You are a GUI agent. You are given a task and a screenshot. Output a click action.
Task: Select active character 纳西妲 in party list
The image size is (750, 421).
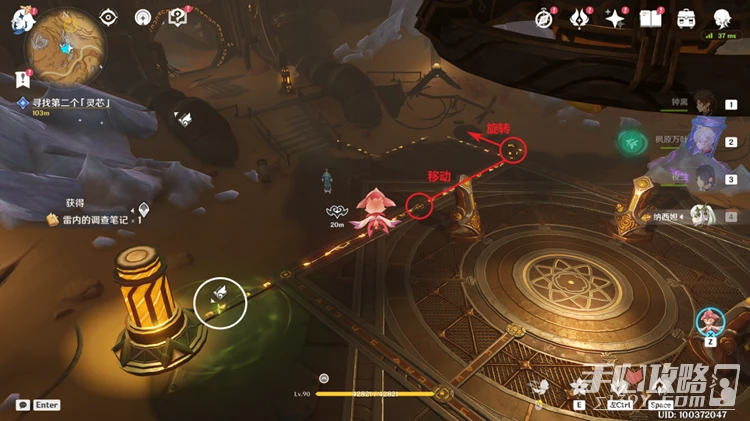705,215
